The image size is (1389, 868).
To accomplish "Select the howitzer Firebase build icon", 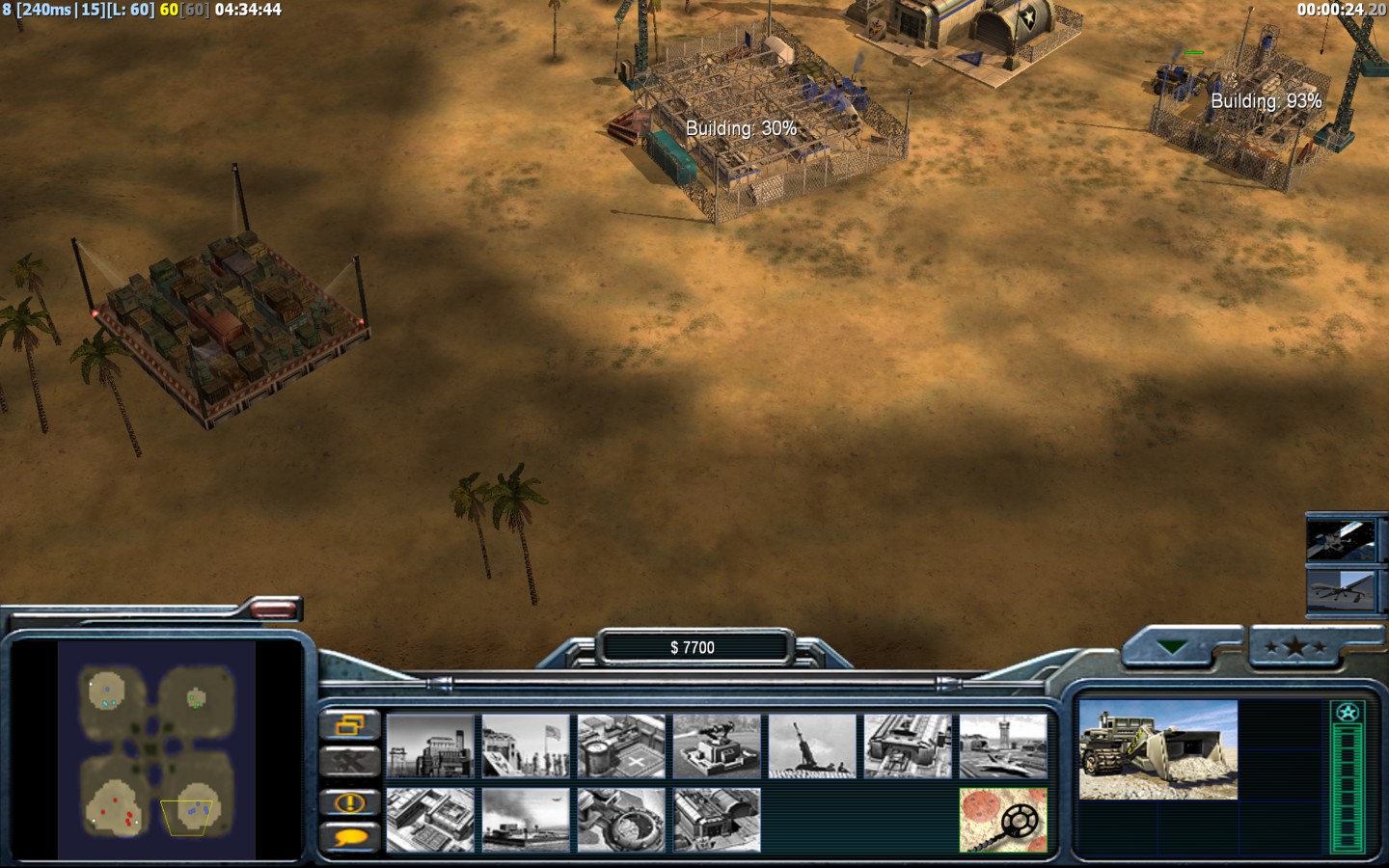I will (x=812, y=746).
